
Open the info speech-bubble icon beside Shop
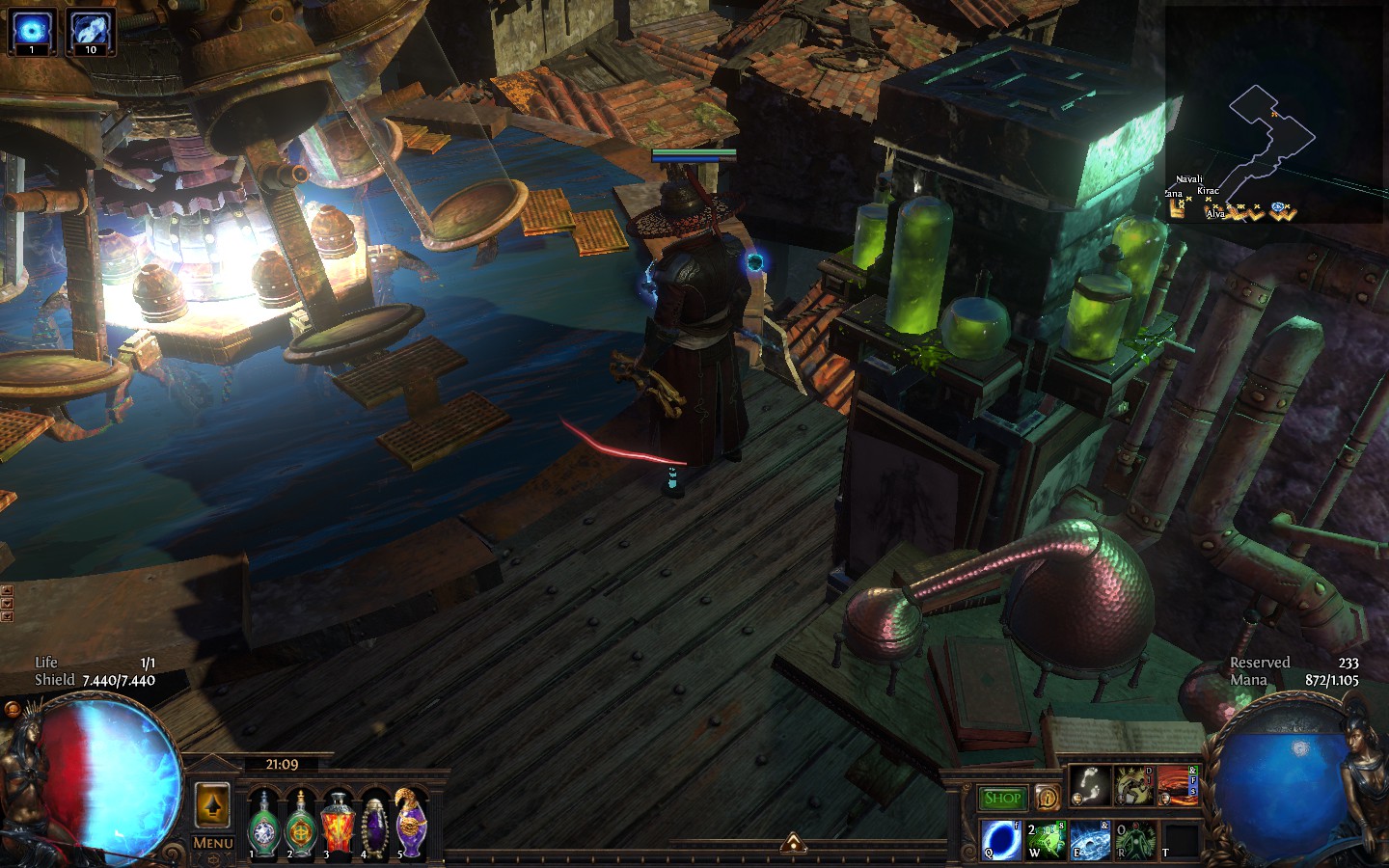(x=1049, y=798)
